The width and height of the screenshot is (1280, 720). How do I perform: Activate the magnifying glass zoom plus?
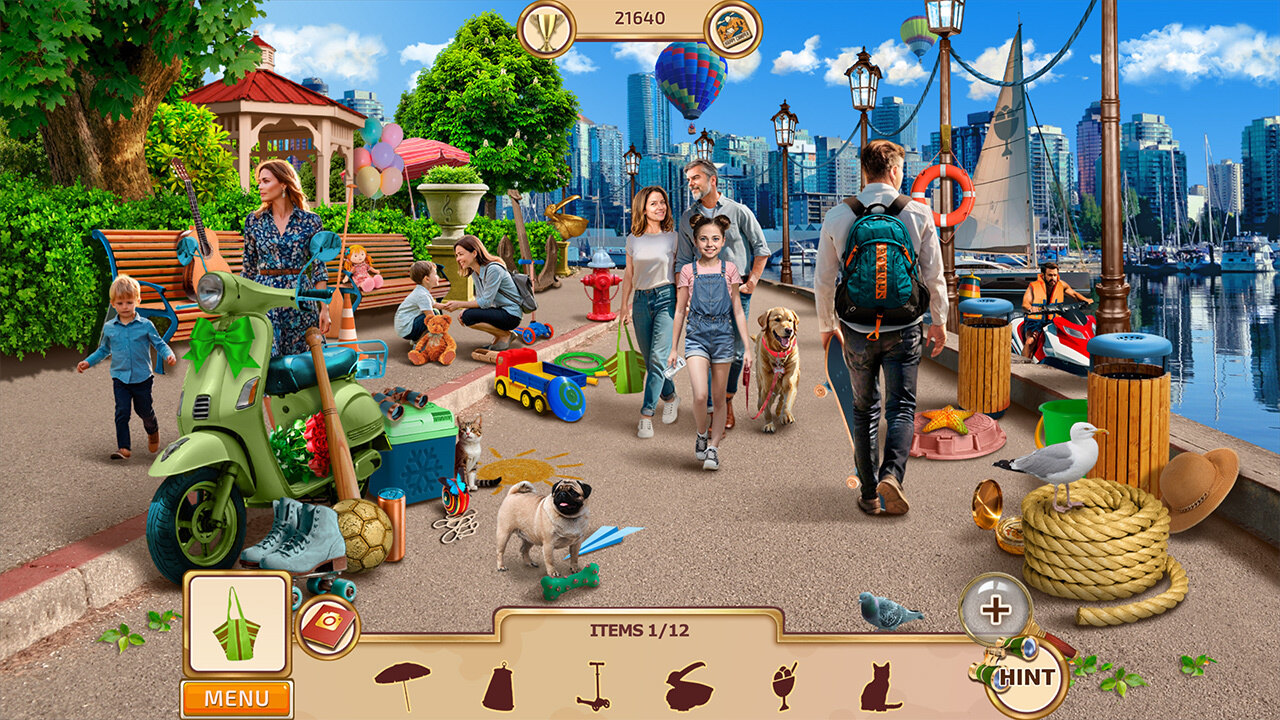click(994, 608)
